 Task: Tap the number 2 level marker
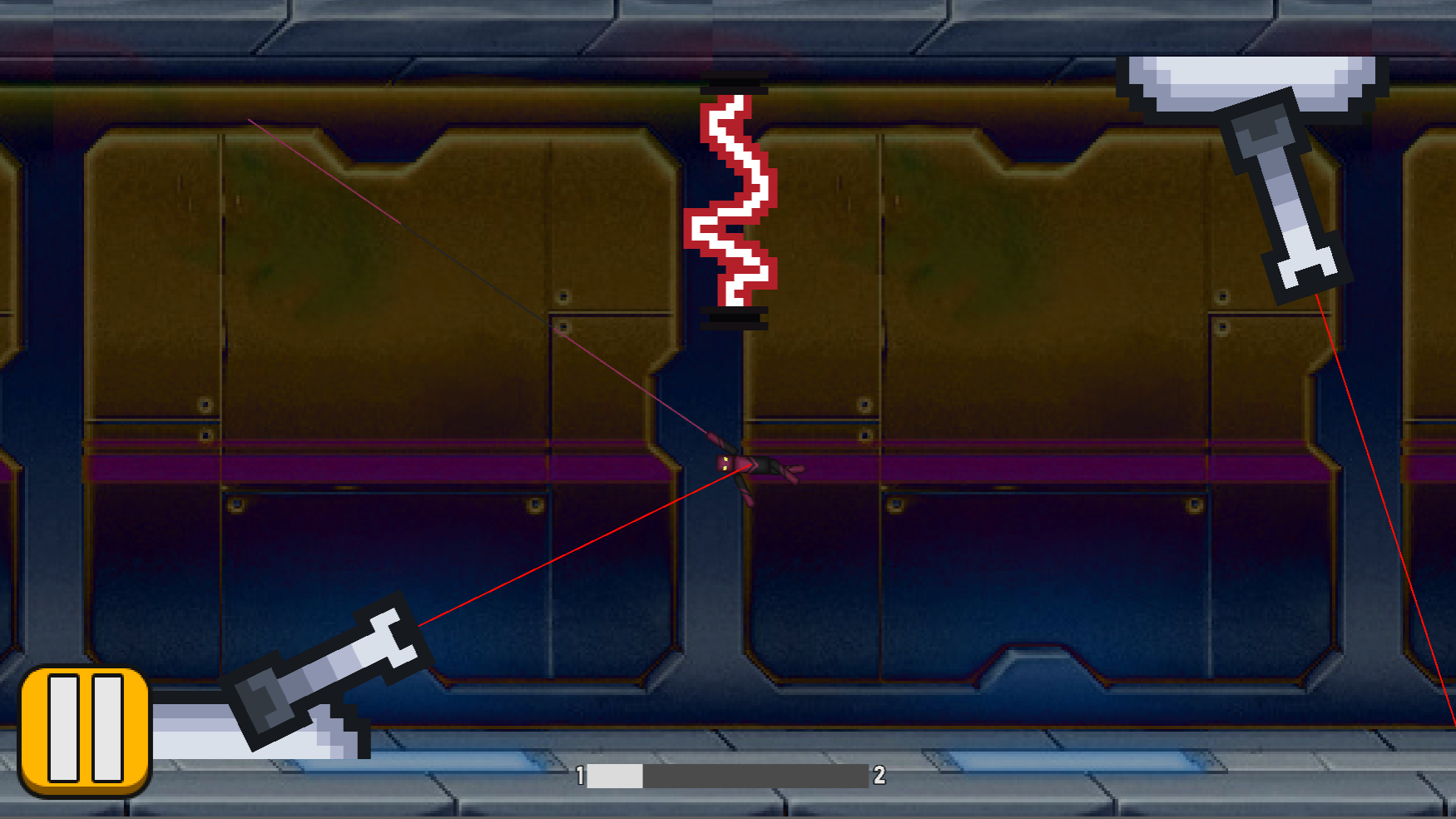(x=878, y=776)
